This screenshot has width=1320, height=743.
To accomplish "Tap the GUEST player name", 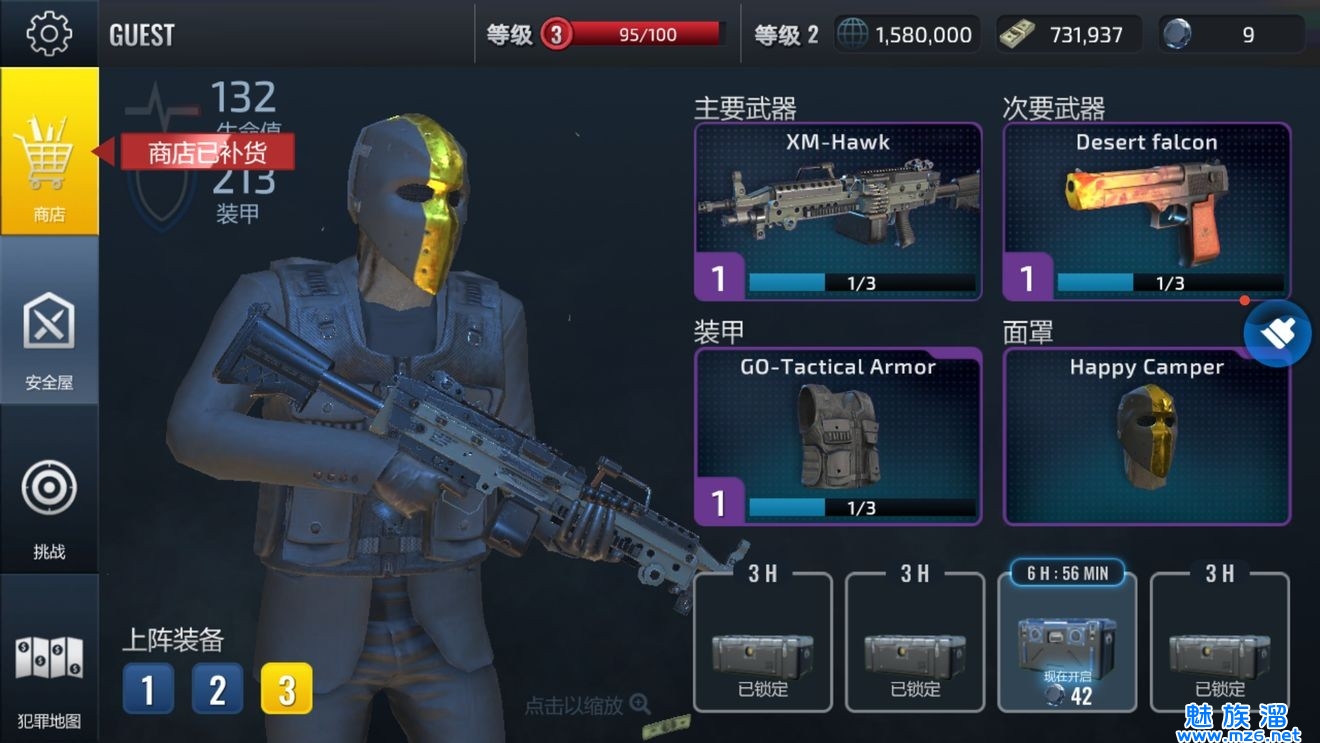I will [142, 35].
